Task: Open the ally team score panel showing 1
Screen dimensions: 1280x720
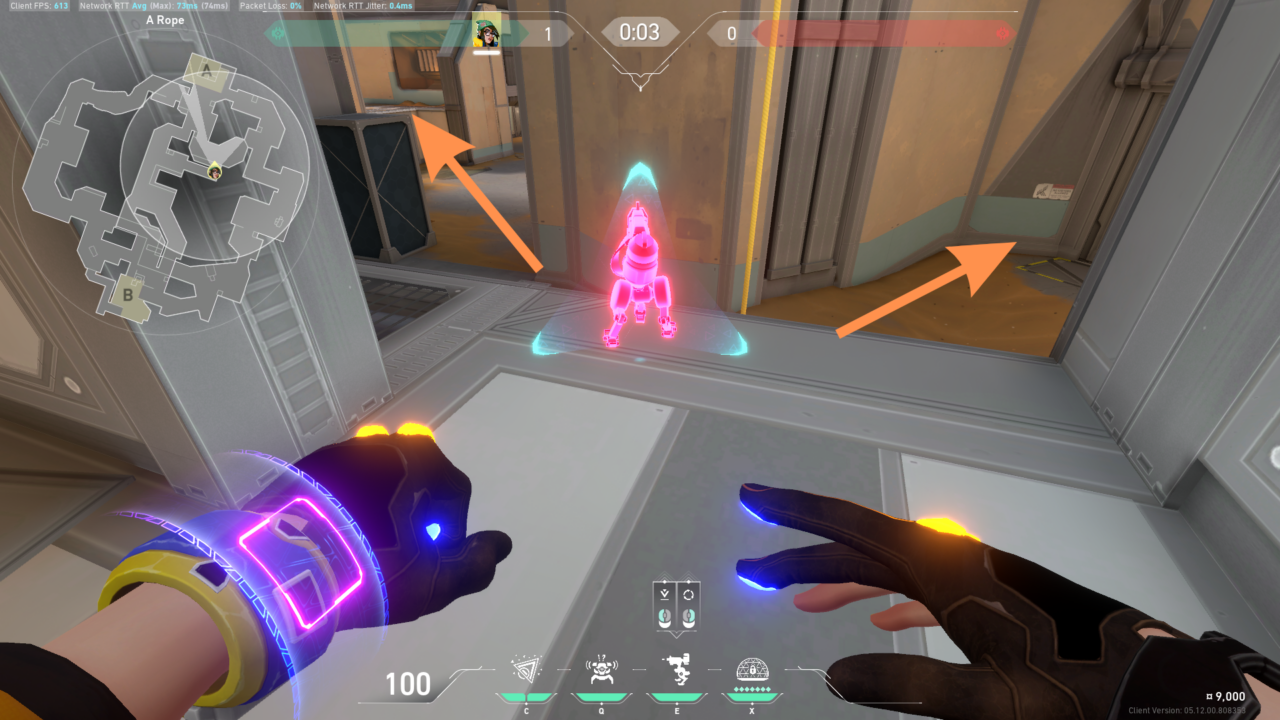Action: tap(549, 31)
